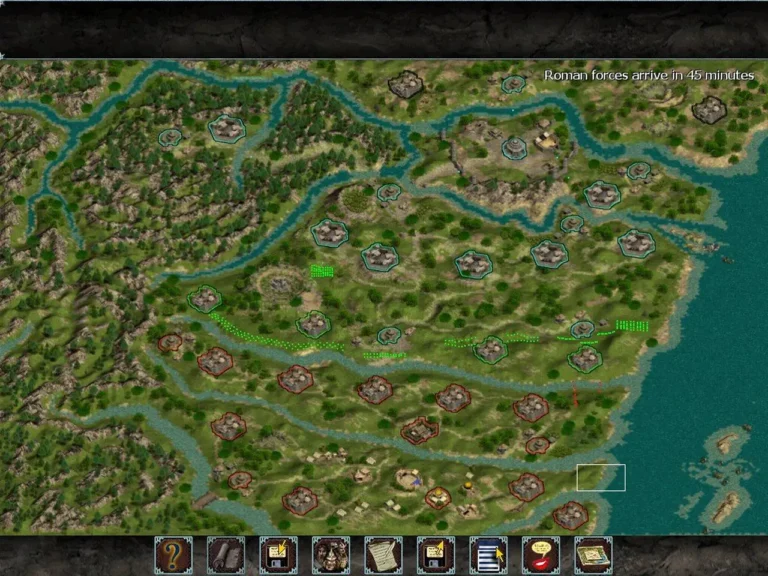Click the first floppy disk icon
Image resolution: width=768 pixels, height=576 pixels.
pos(278,554)
